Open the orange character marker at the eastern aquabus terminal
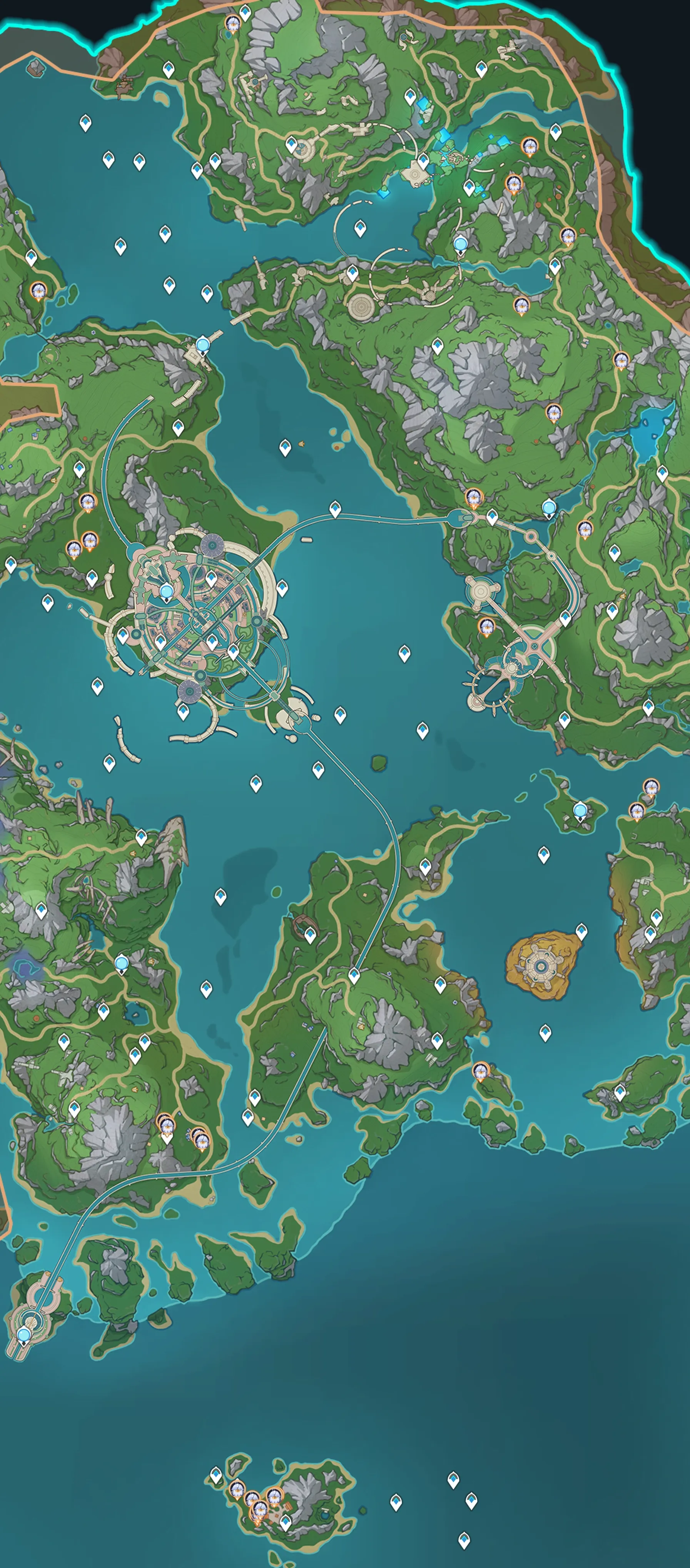 [x=474, y=498]
